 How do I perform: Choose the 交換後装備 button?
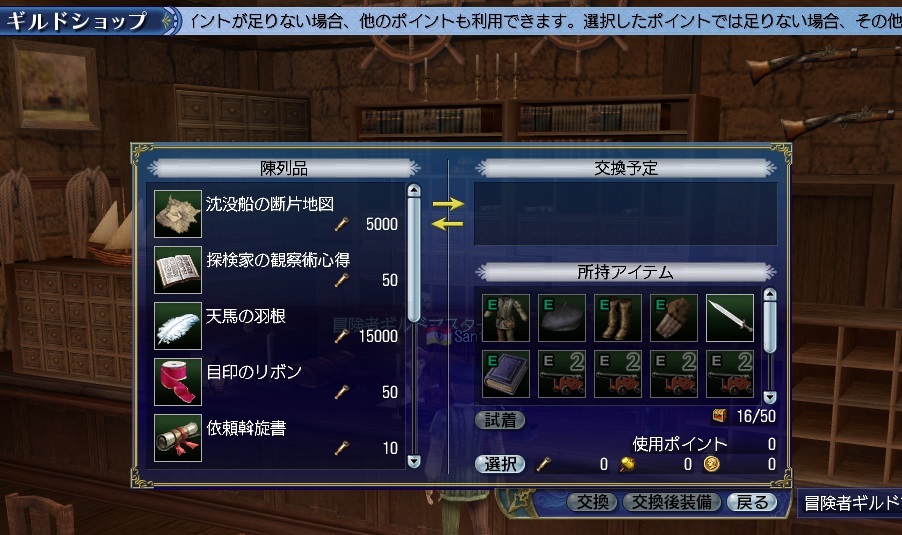click(671, 502)
